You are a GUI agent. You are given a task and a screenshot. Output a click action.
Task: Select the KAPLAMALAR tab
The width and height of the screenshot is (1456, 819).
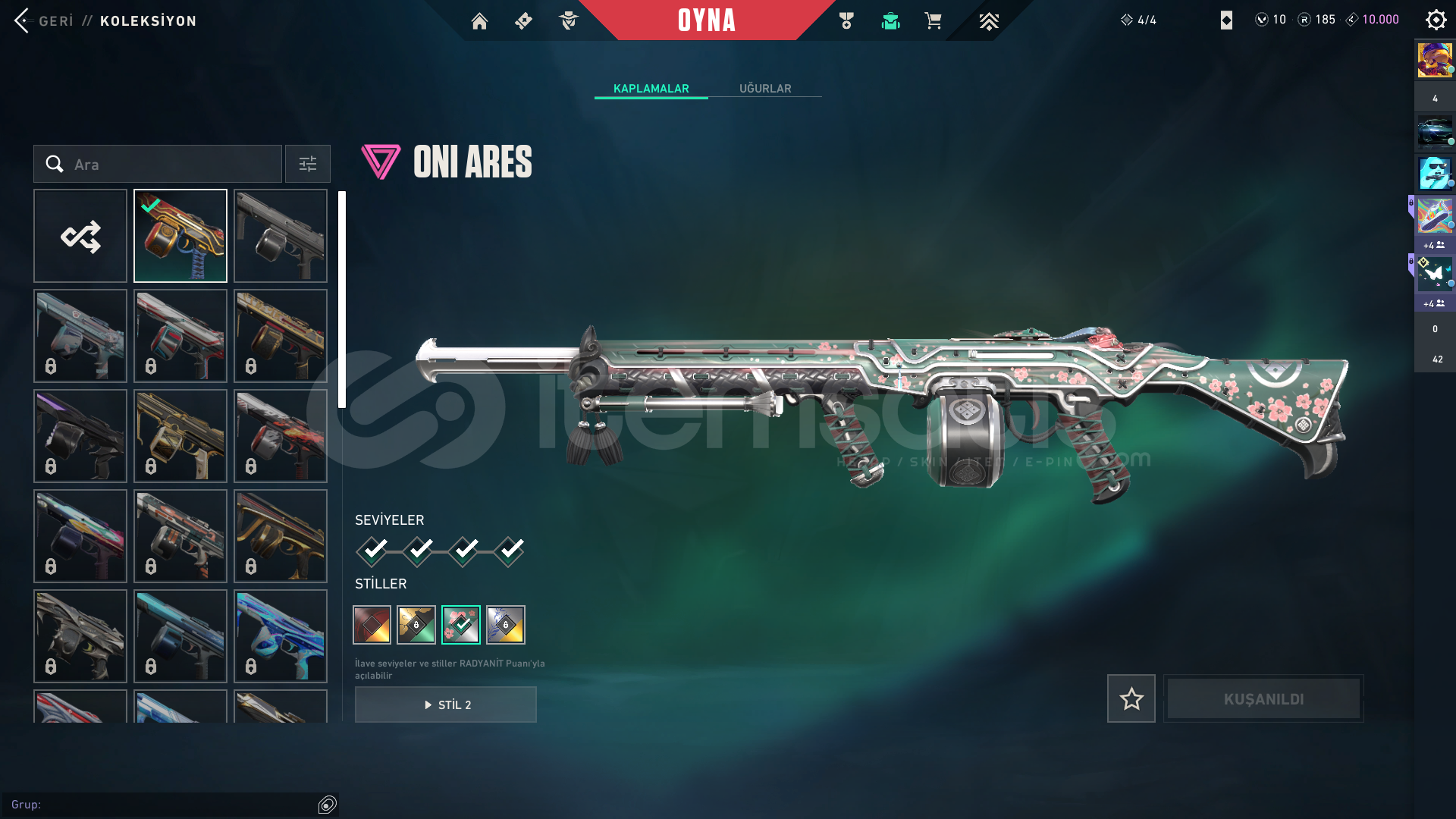[x=651, y=89]
